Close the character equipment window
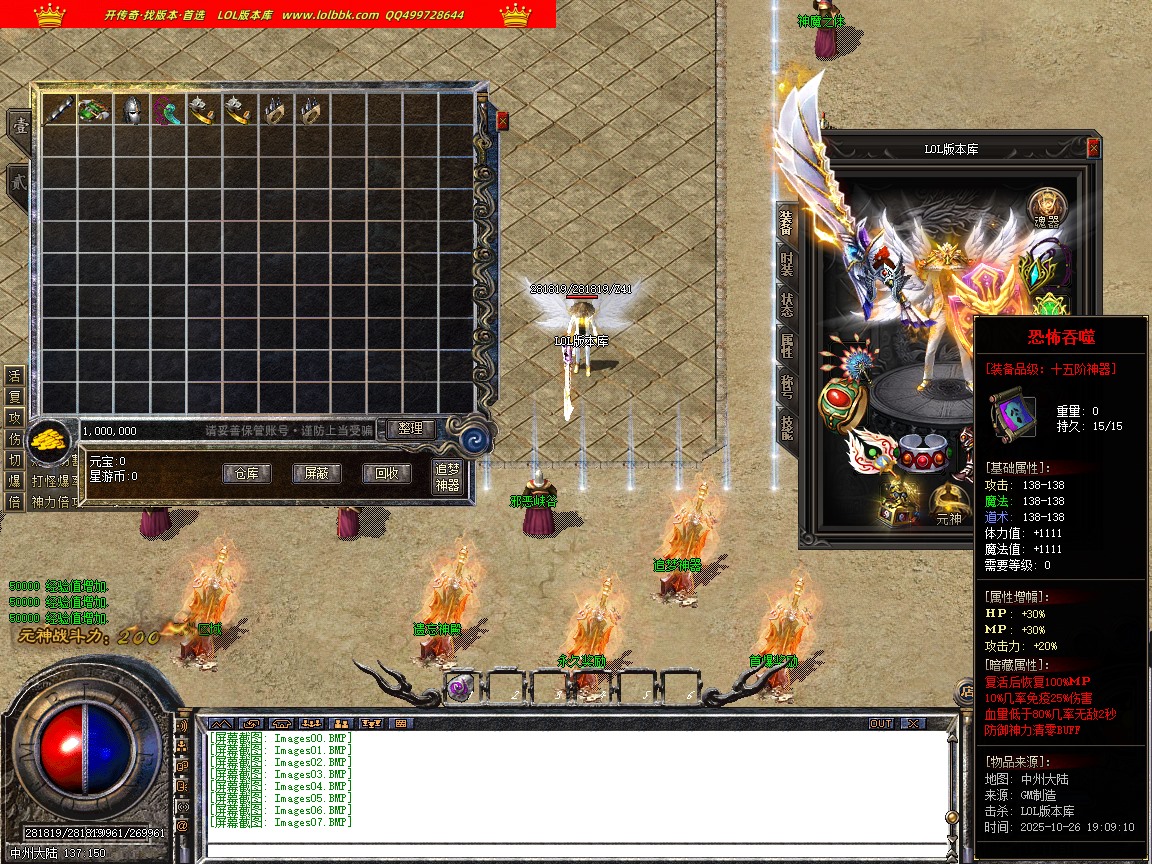This screenshot has height=864, width=1152. click(1093, 148)
